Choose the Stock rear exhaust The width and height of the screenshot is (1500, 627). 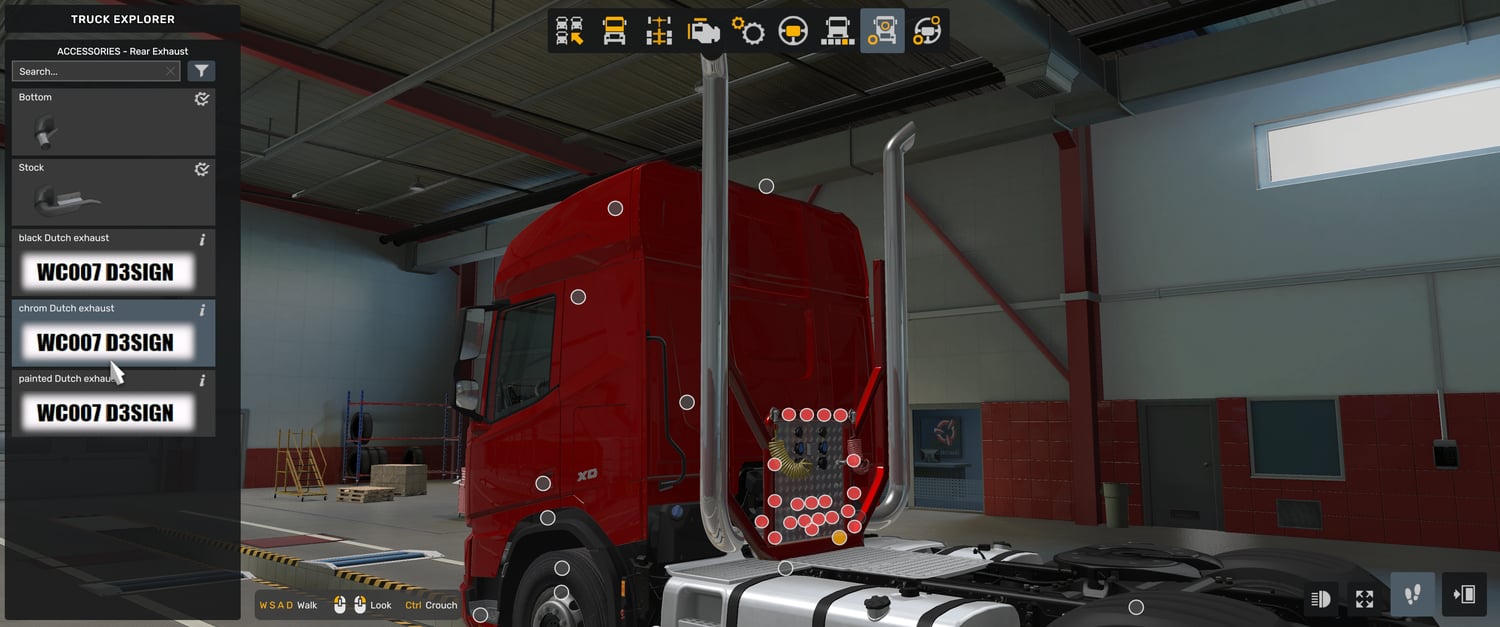tap(113, 193)
